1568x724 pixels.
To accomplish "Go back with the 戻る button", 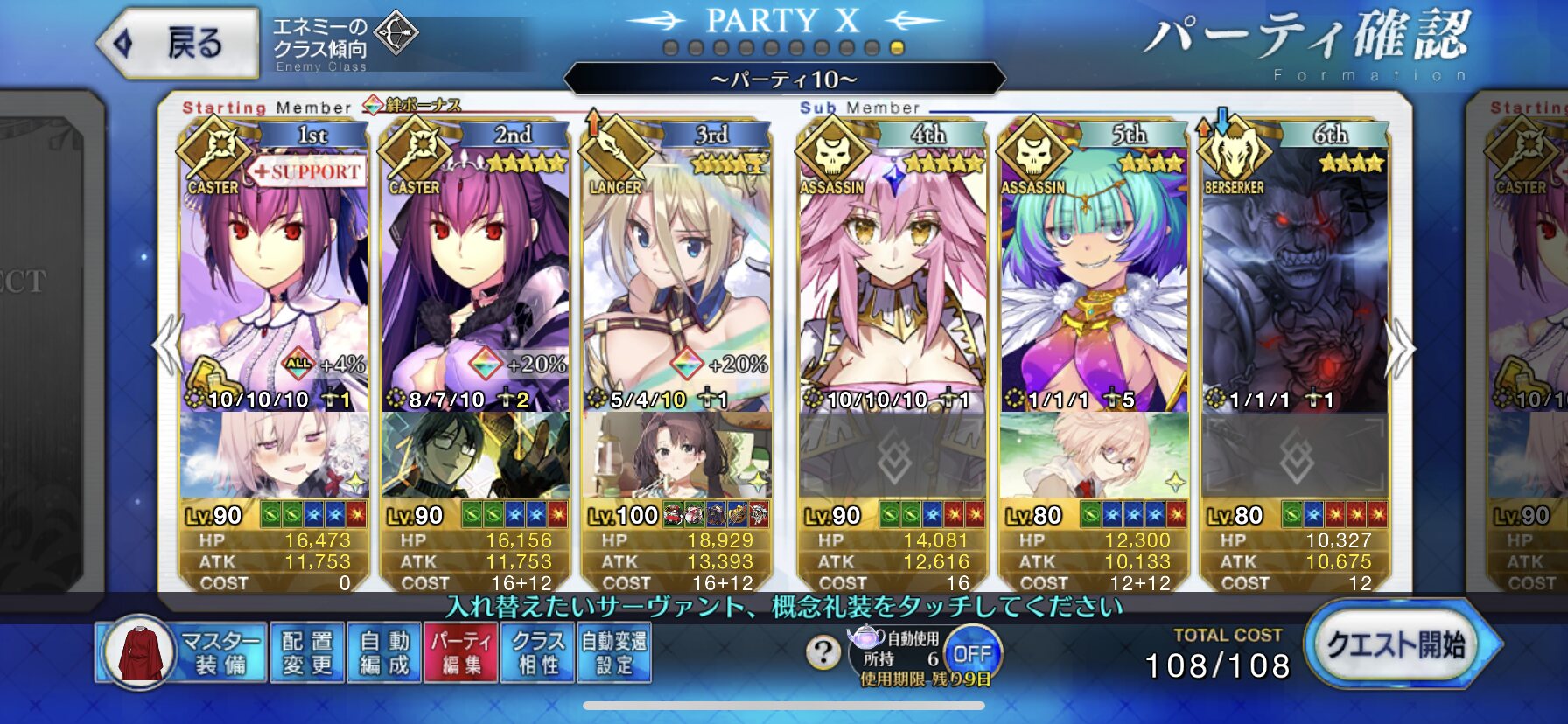I will pos(179,43).
